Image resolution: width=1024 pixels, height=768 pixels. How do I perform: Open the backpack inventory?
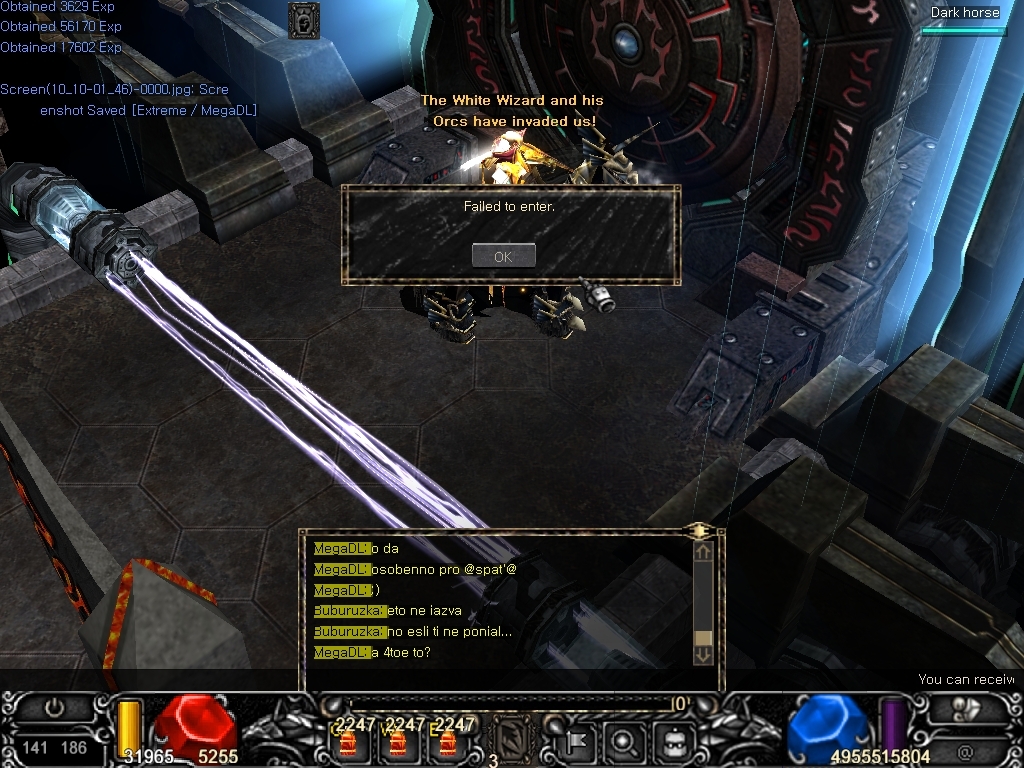click(672, 742)
